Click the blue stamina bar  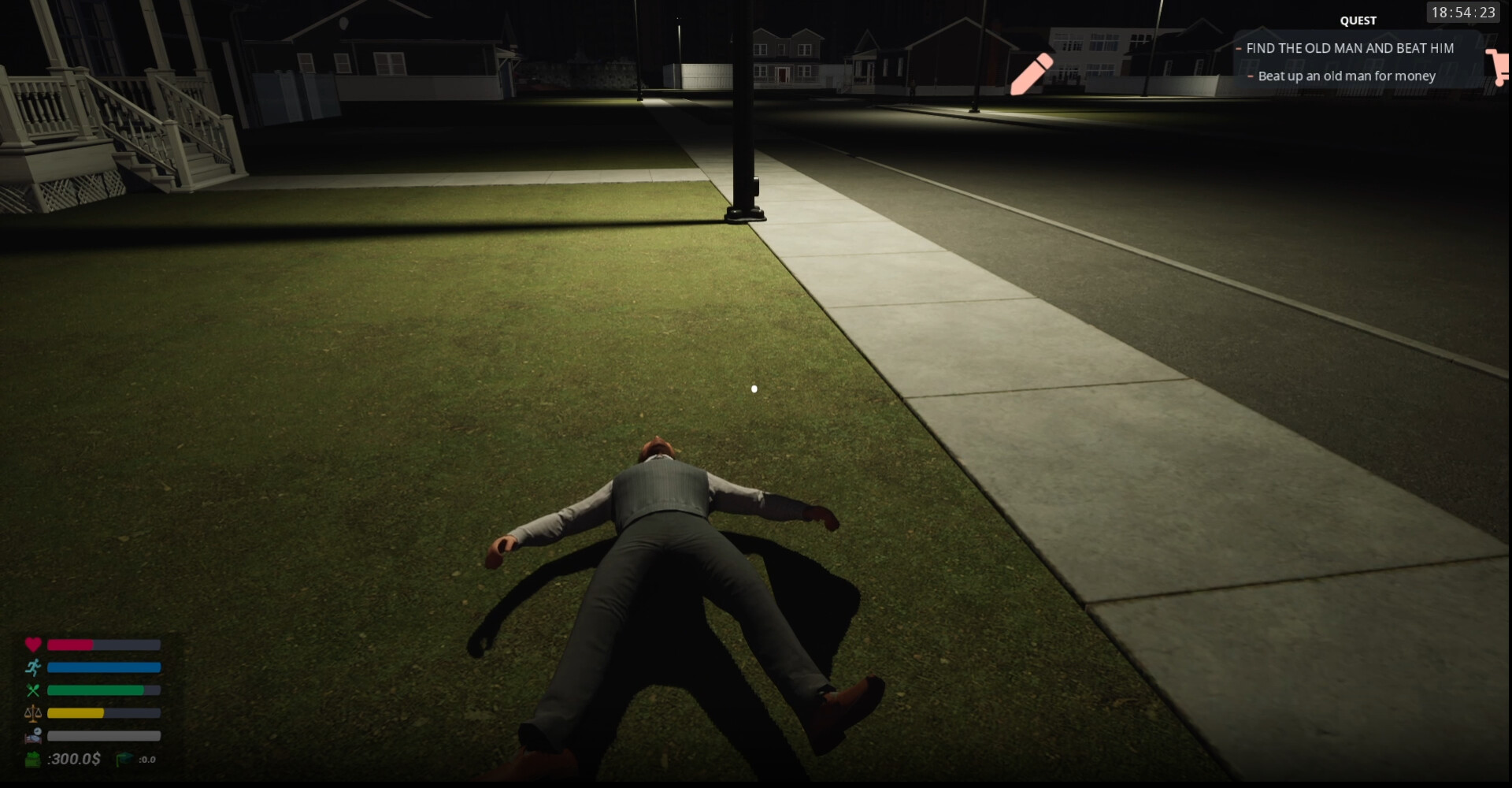[102, 667]
